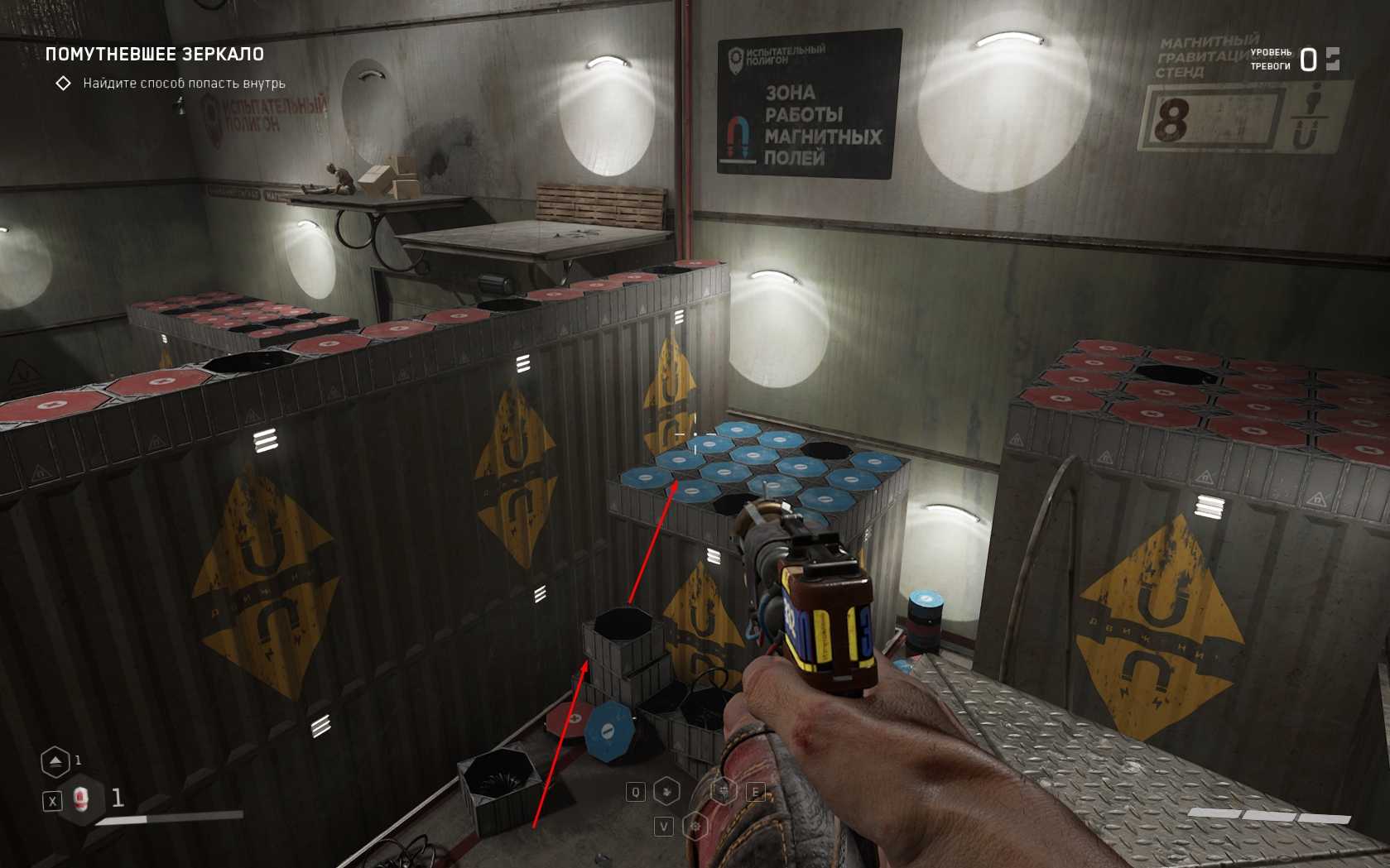This screenshot has height=868, width=1390.
Task: Activate the gear-shaped ability hexagon
Action: 695,826
